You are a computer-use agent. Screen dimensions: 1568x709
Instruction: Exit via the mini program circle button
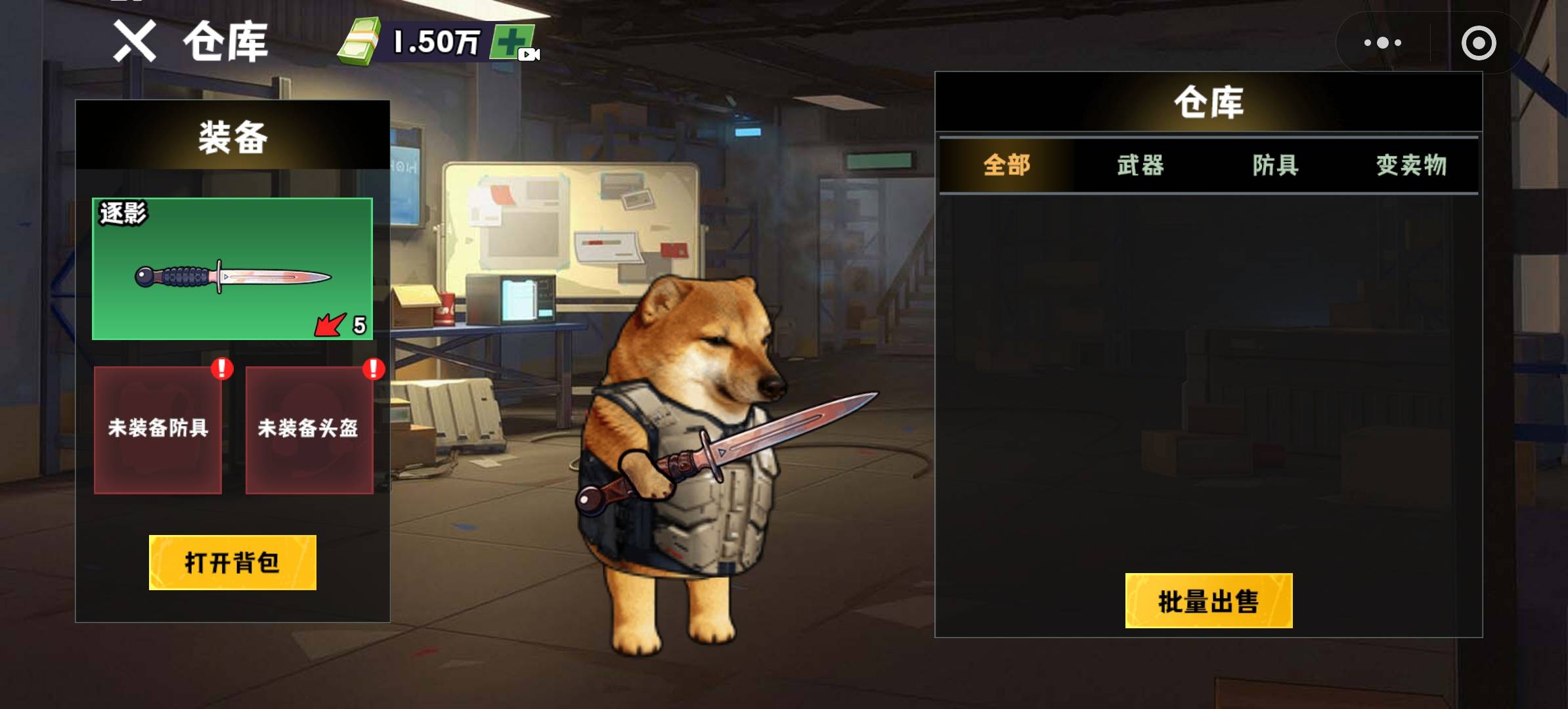(1479, 43)
